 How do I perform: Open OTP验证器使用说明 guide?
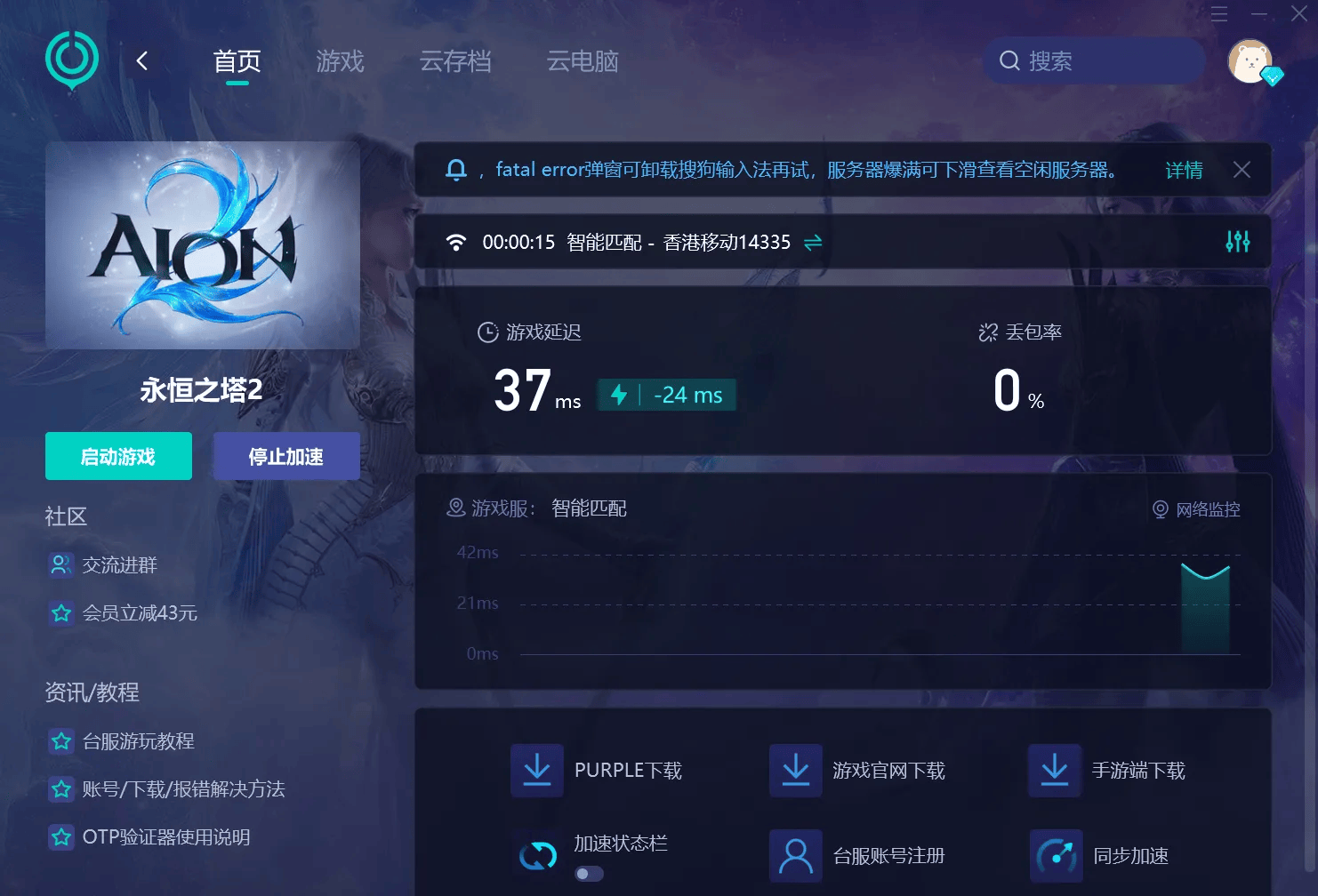click(165, 836)
